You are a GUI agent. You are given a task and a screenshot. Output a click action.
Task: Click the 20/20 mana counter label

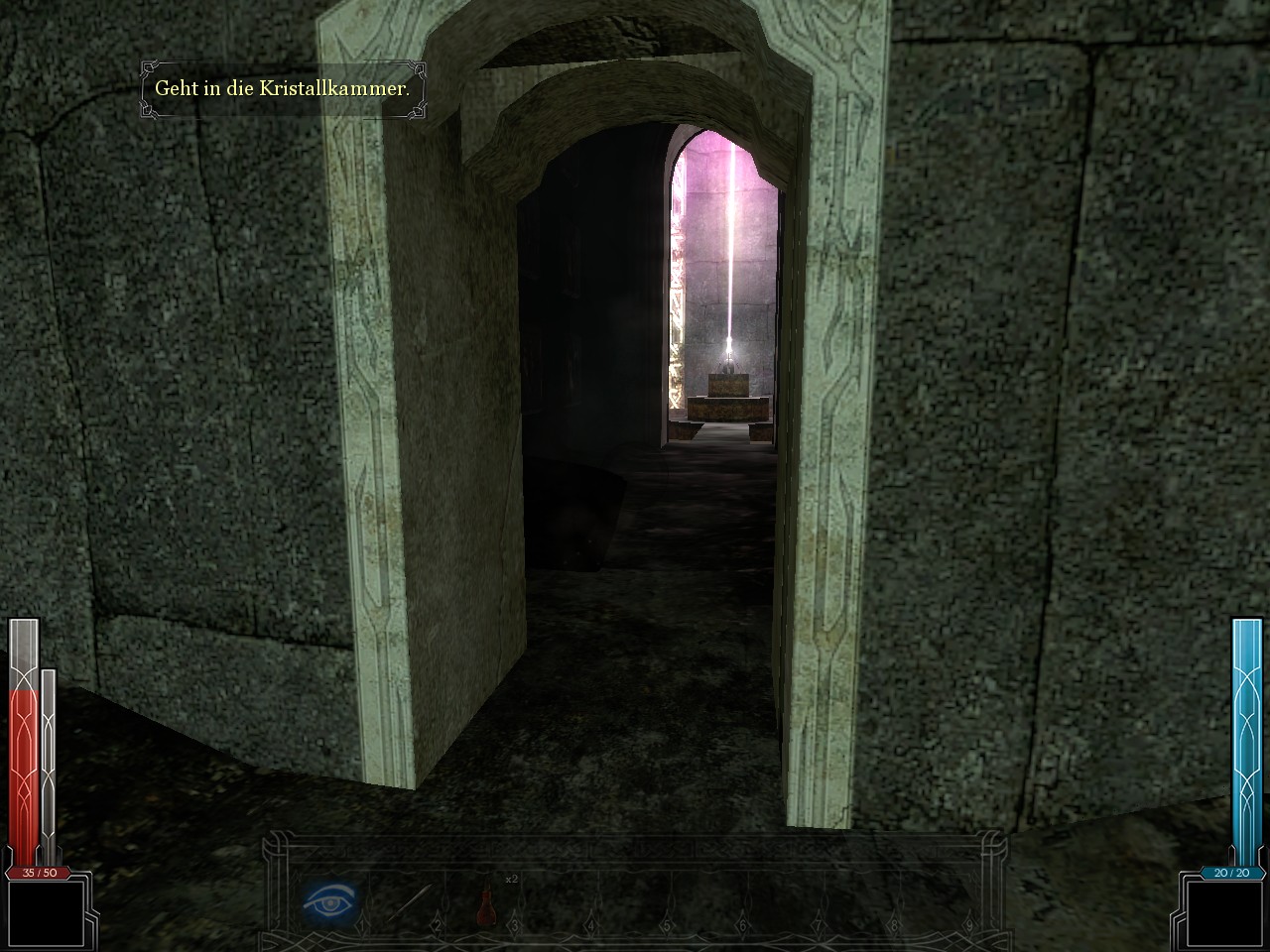(x=1230, y=874)
